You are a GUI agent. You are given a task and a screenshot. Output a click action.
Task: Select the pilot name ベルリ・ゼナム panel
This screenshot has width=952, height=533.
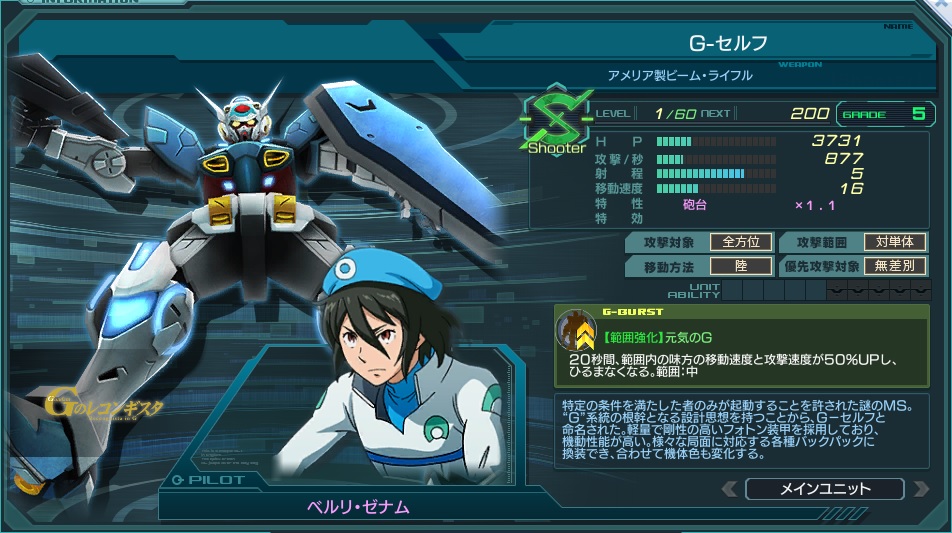coord(357,506)
